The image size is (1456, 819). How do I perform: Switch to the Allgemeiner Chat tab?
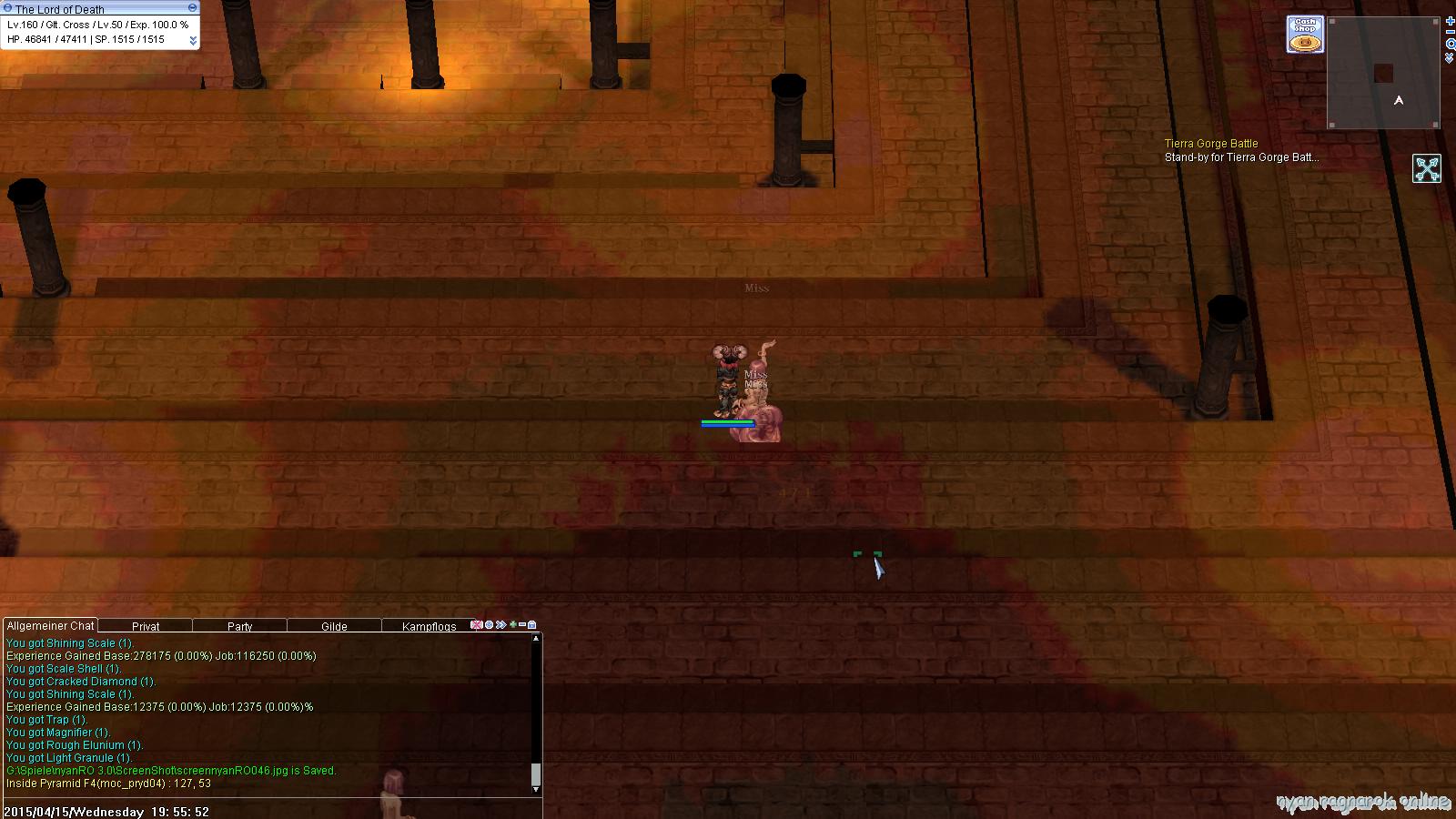pos(50,626)
